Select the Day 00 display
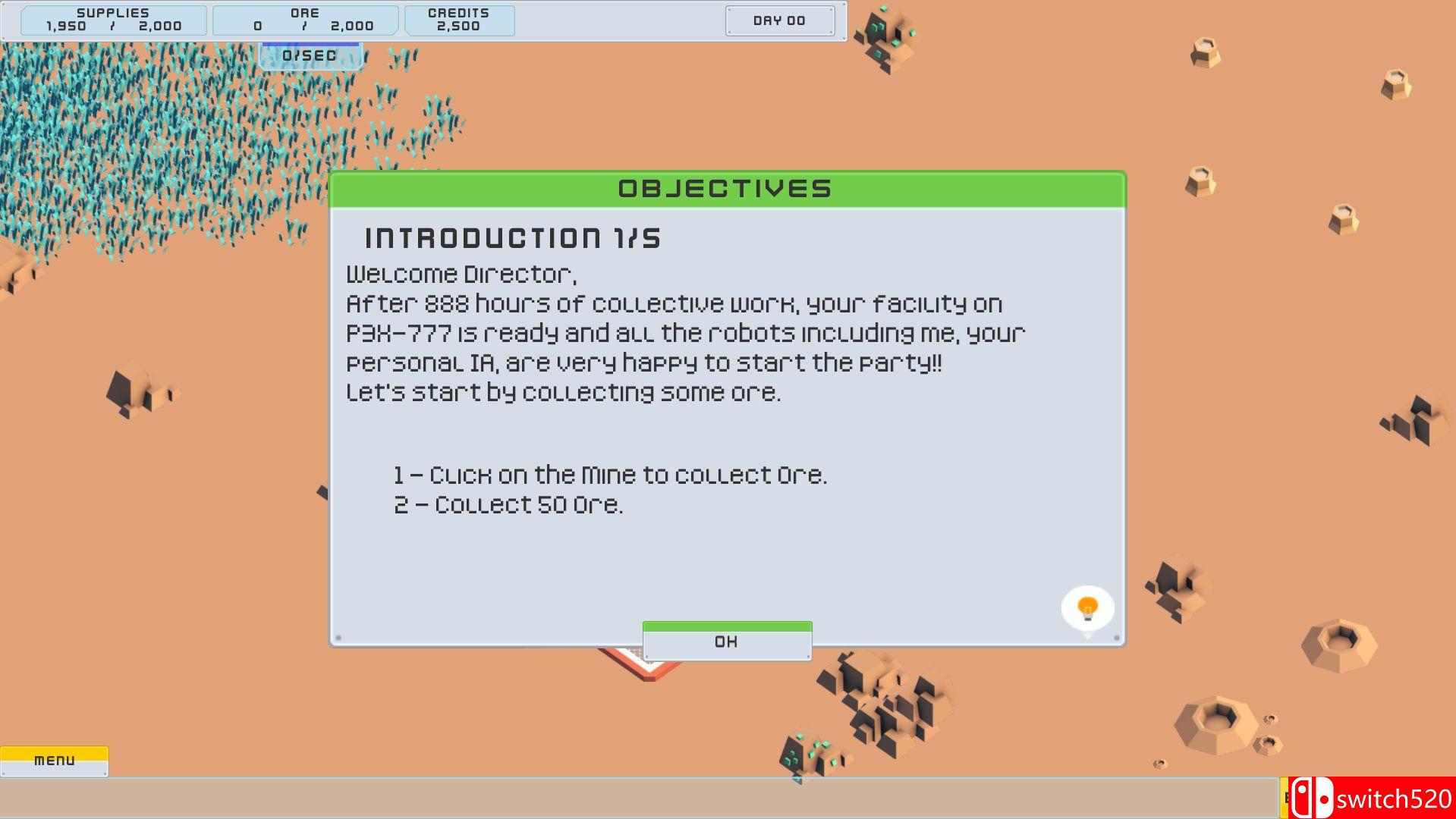The image size is (1456, 819). 779,20
